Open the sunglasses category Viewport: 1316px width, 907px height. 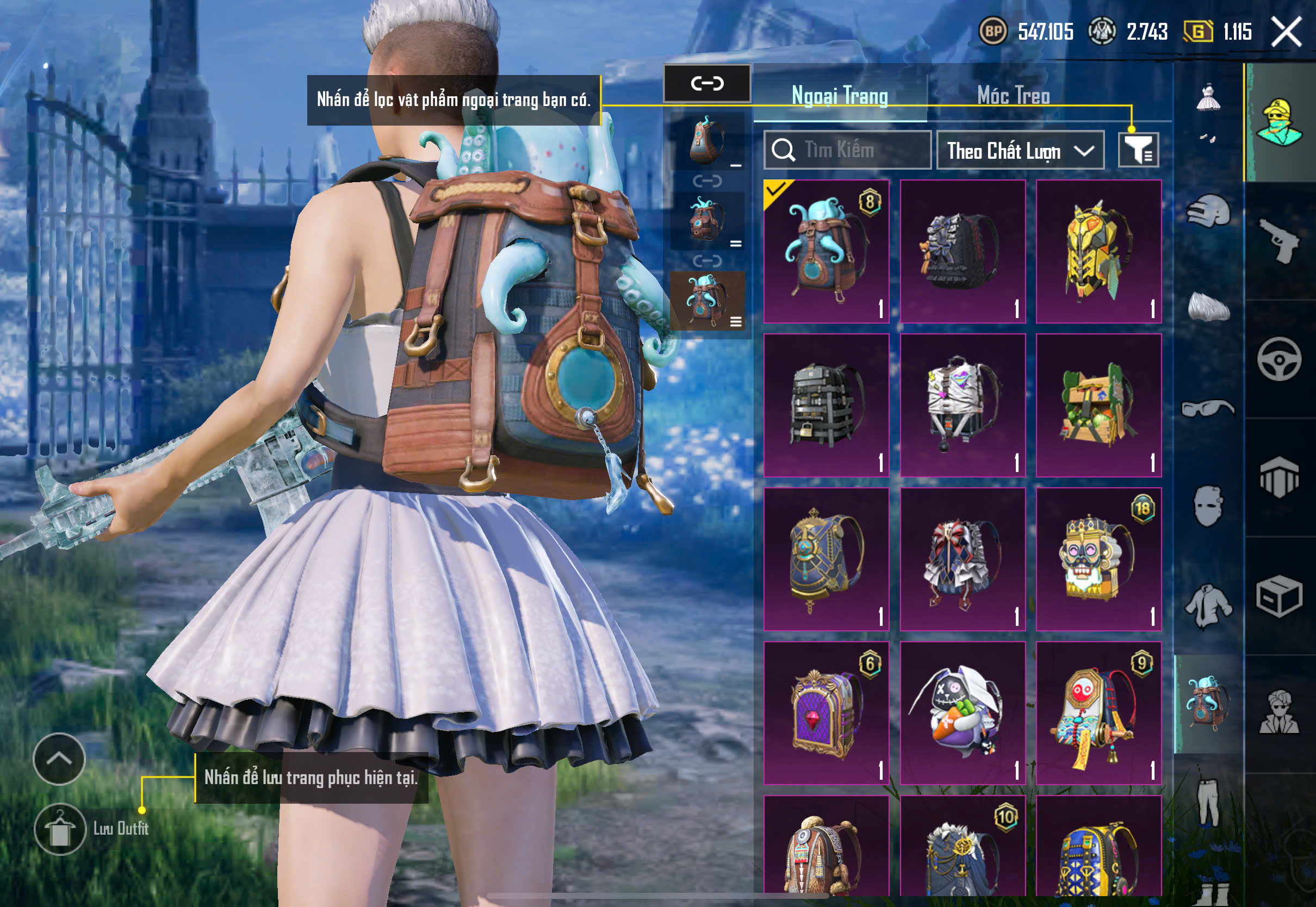pyautogui.click(x=1208, y=408)
